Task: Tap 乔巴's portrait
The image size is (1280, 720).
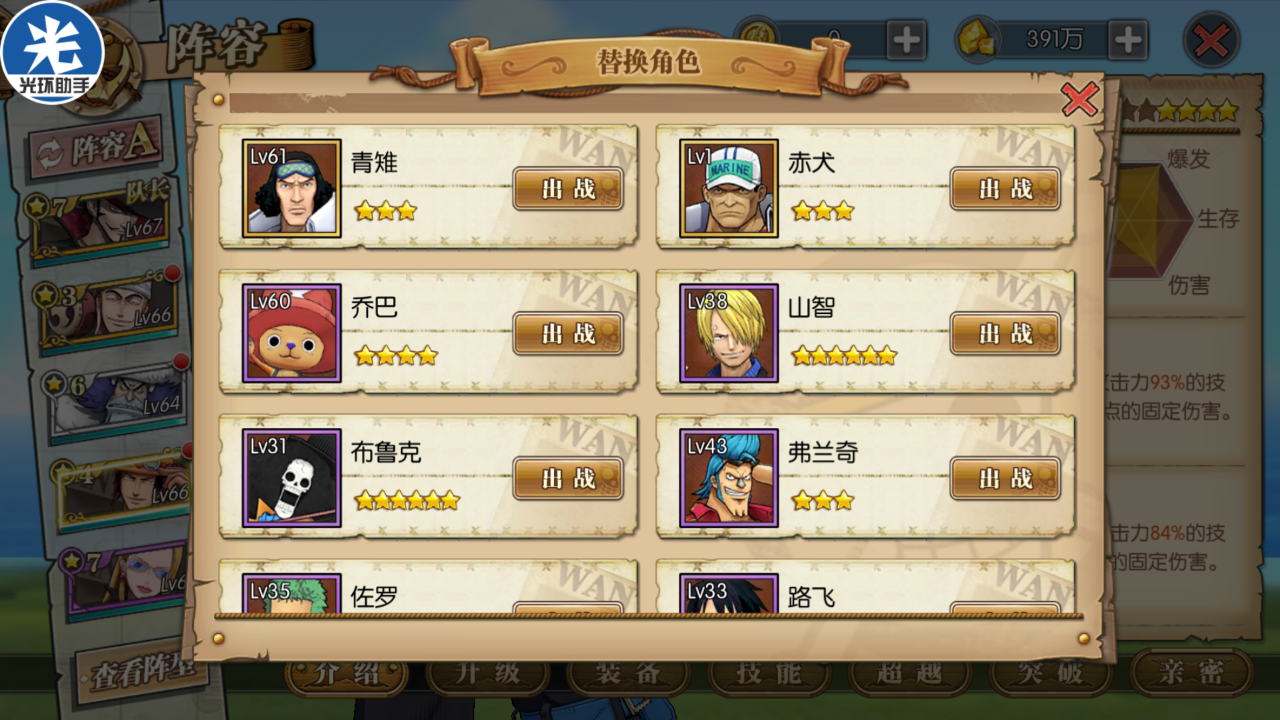Action: [292, 333]
